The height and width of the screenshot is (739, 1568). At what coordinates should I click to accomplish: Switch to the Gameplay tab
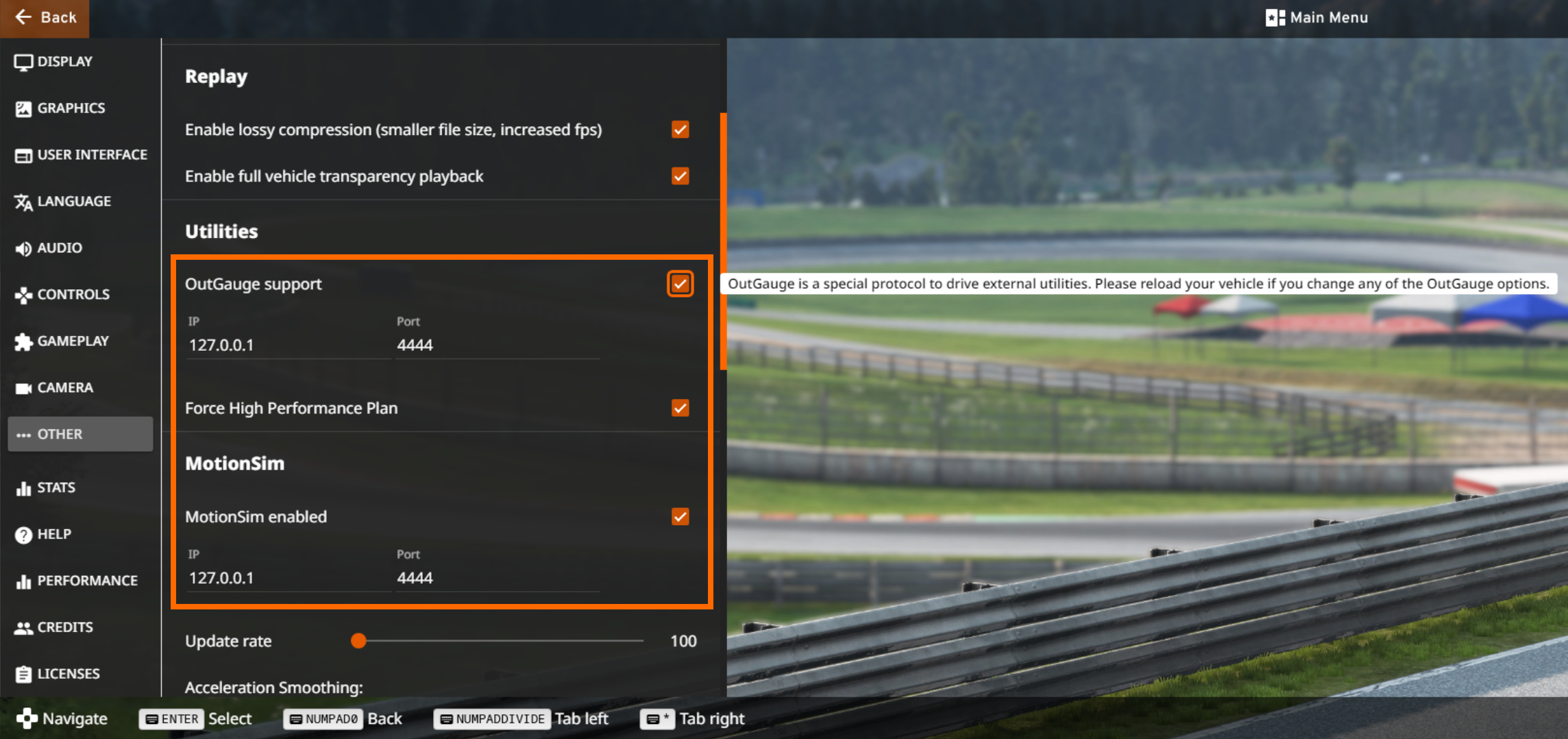[72, 341]
